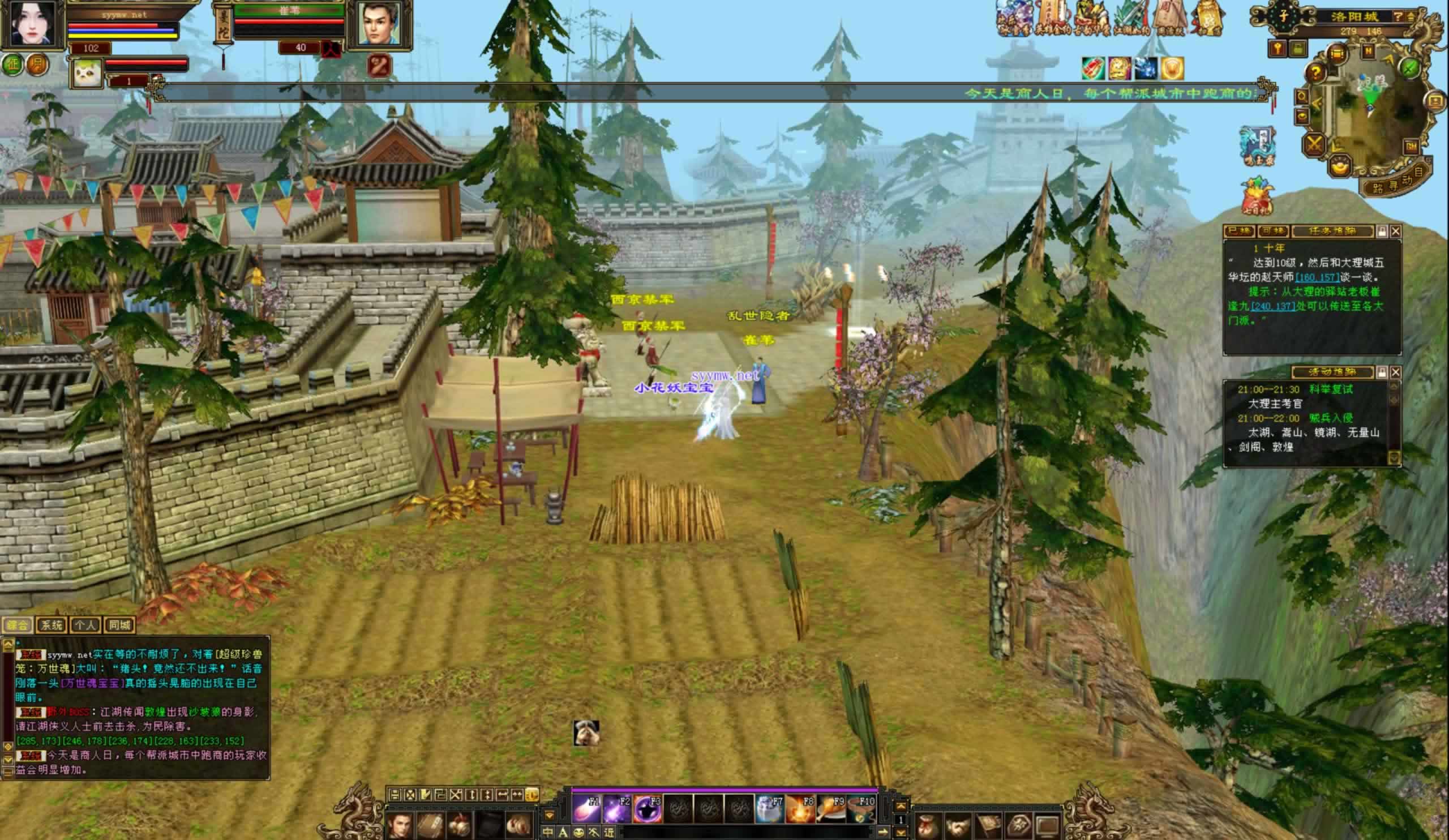Open the character portrait menu button
The height and width of the screenshot is (840, 1449).
click(x=400, y=825)
